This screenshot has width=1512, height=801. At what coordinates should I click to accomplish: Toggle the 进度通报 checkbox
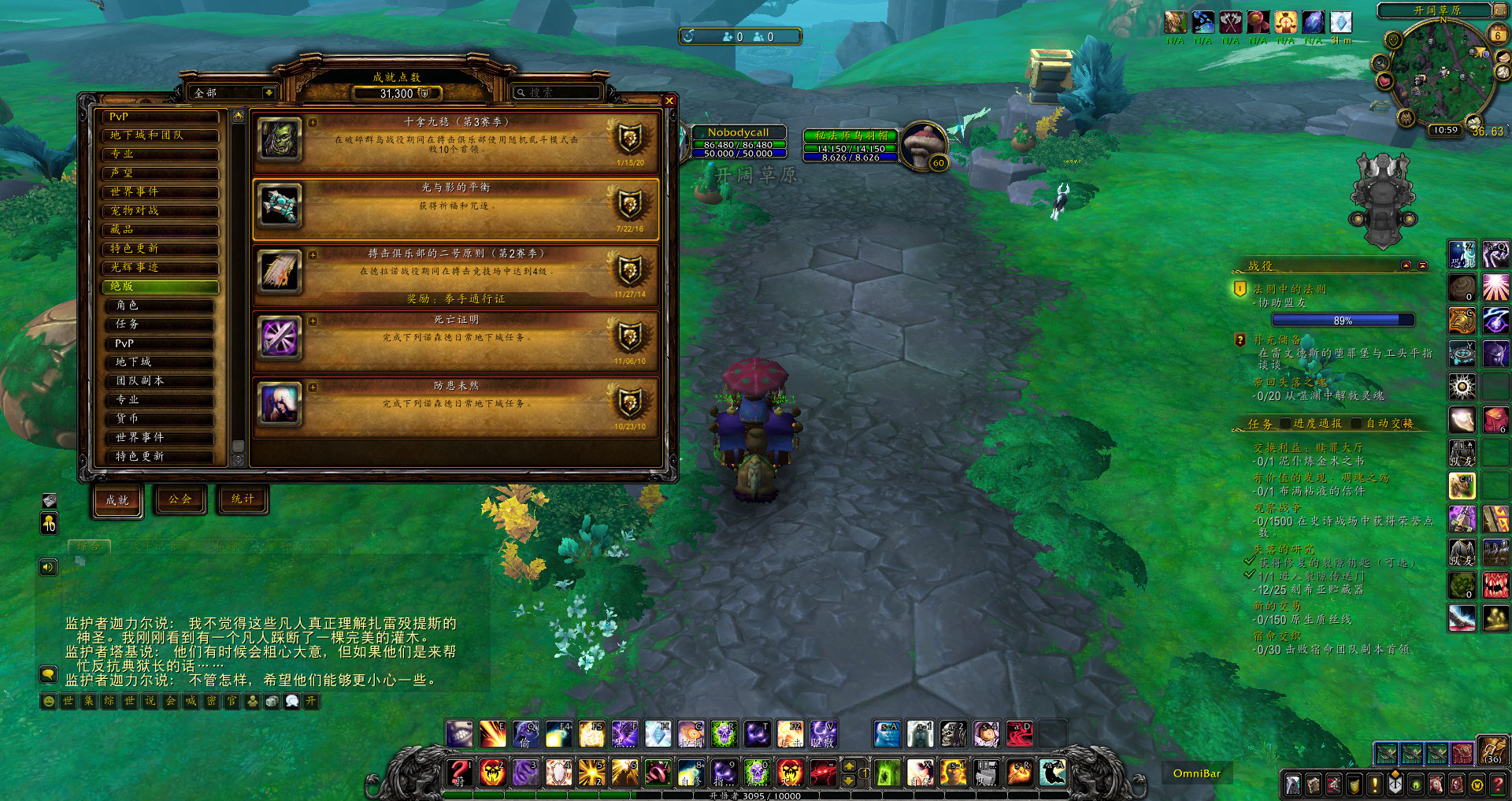pyautogui.click(x=1286, y=424)
